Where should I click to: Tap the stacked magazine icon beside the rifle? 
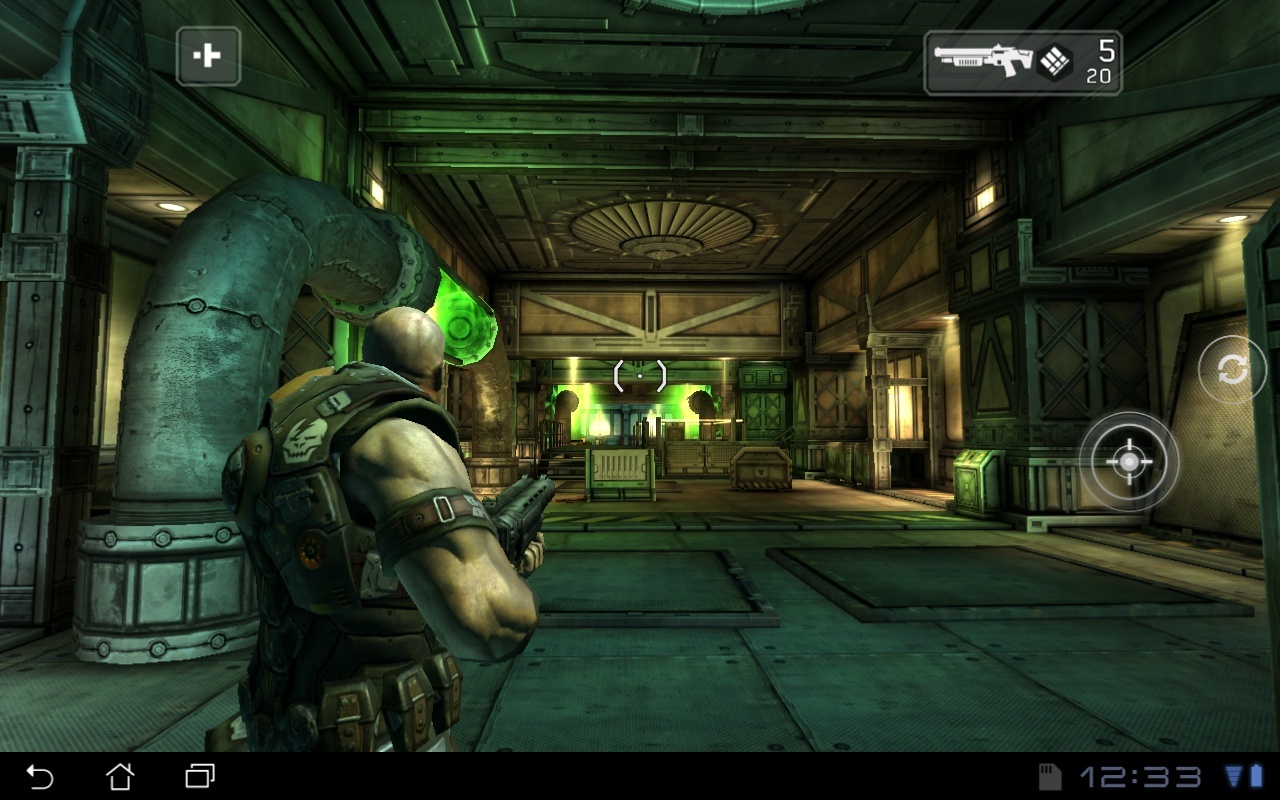coord(1055,62)
